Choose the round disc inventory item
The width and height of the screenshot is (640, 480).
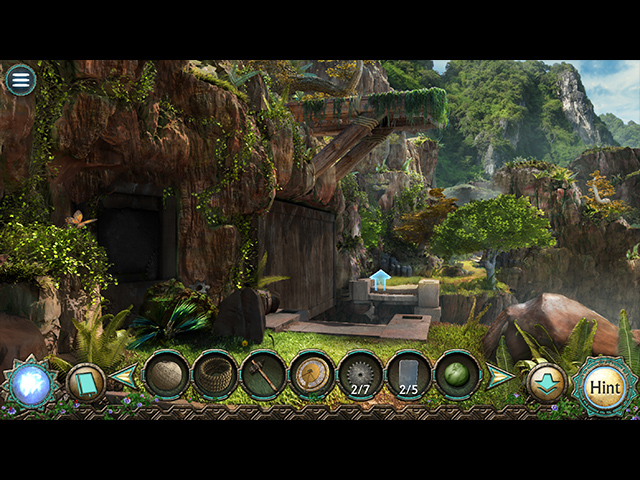[x=312, y=375]
